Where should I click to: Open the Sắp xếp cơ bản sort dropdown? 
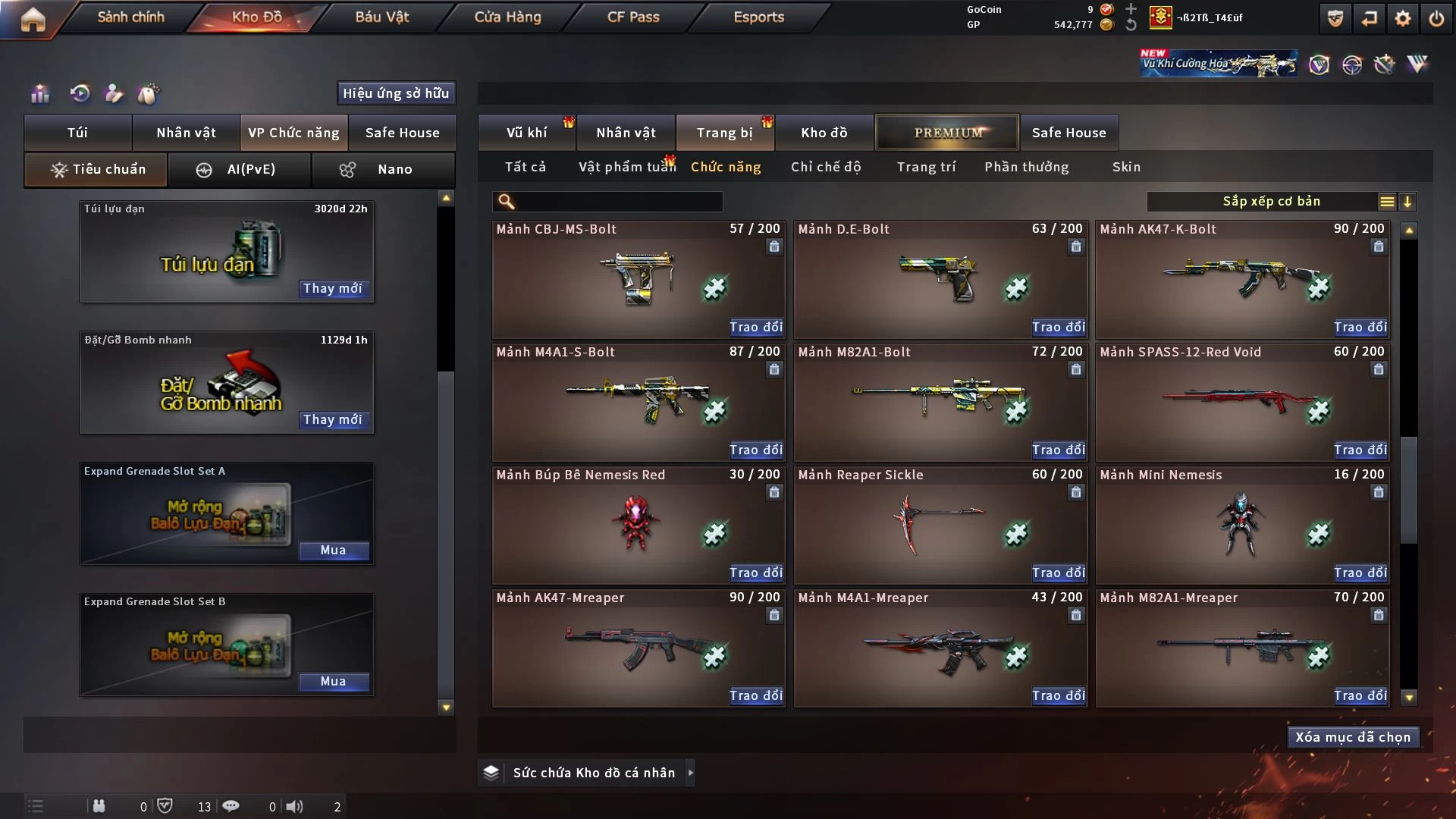tap(1271, 202)
